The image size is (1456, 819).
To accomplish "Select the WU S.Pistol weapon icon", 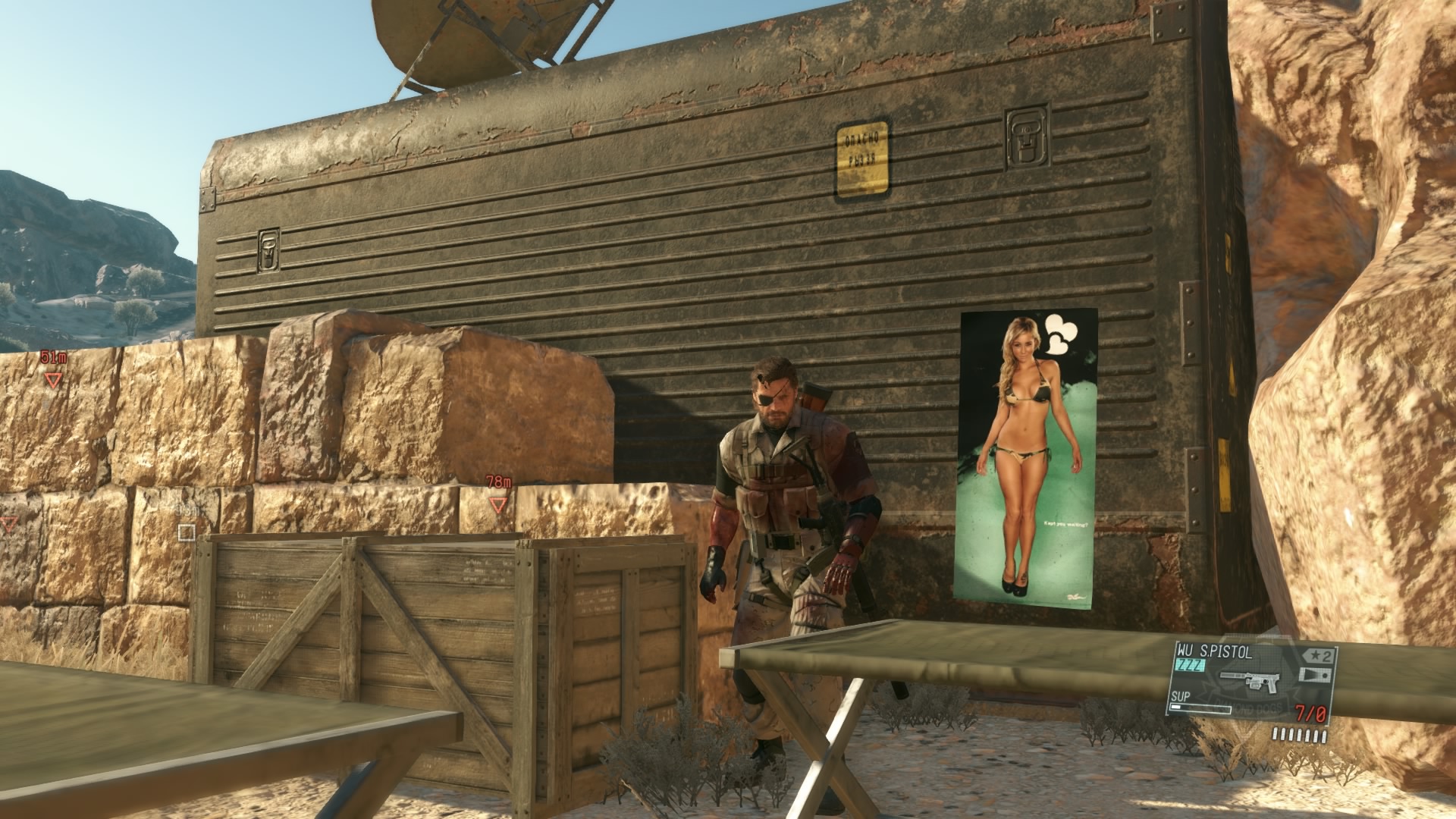I will 1250,686.
